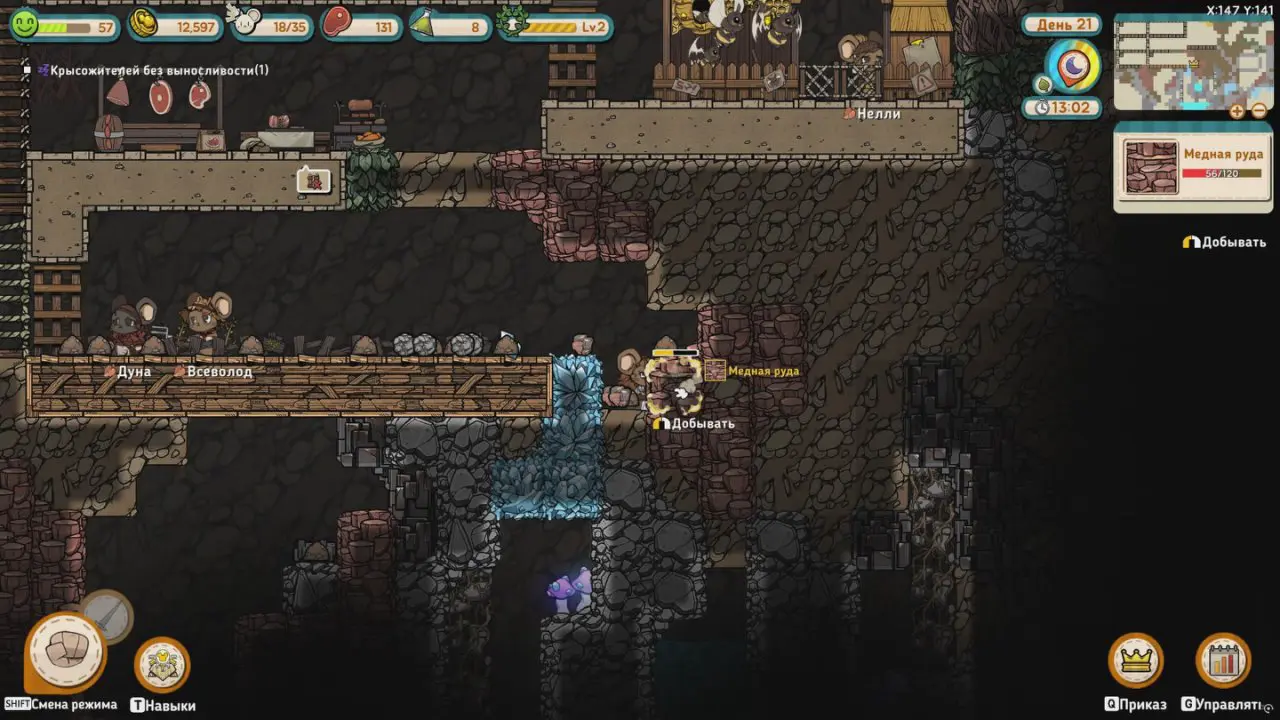Open the Навыки skills menu

(x=162, y=664)
